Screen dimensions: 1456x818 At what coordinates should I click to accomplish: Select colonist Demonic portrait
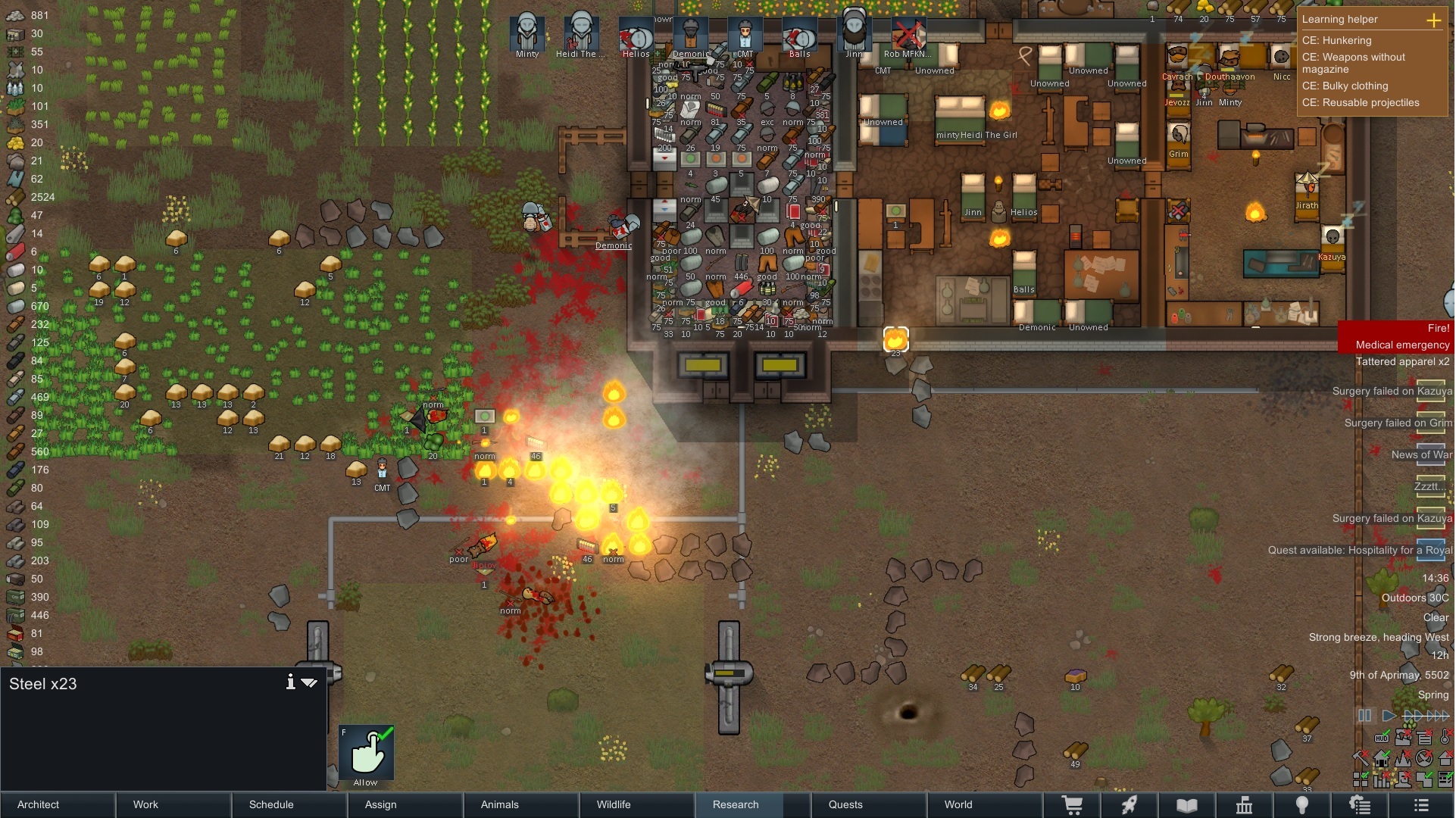pos(690,33)
